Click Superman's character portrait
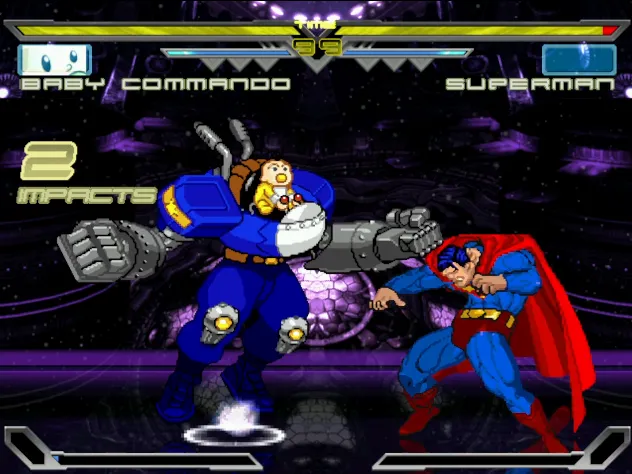This screenshot has width=632, height=474. (x=579, y=59)
